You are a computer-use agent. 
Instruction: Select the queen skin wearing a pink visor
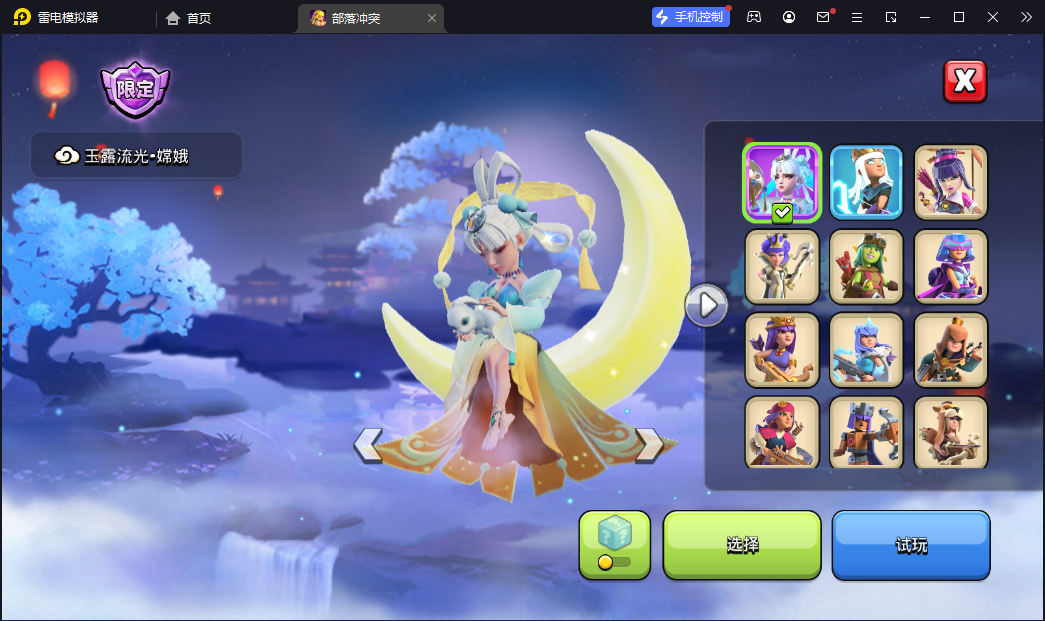[x=950, y=266]
